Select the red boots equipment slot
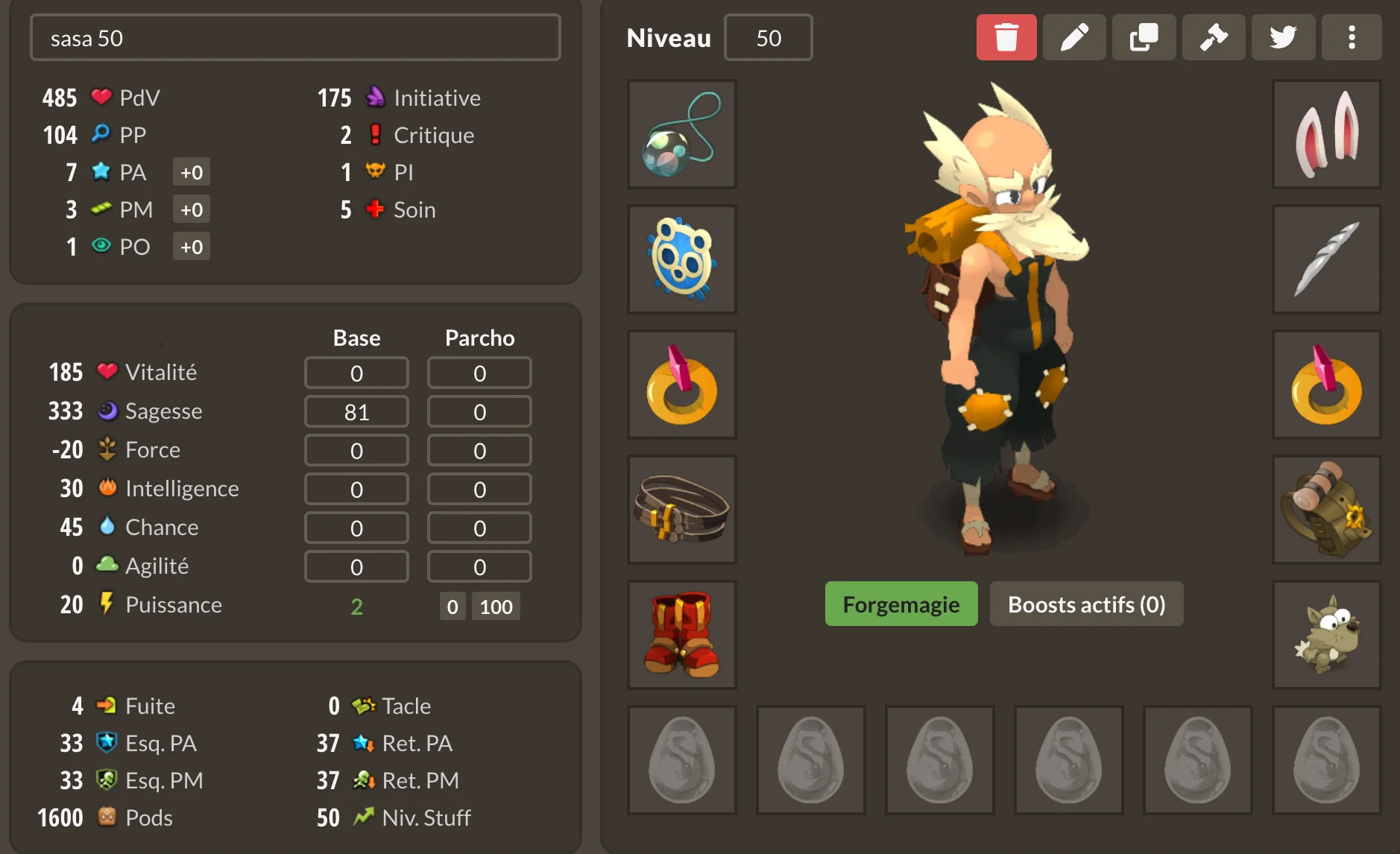 681,635
